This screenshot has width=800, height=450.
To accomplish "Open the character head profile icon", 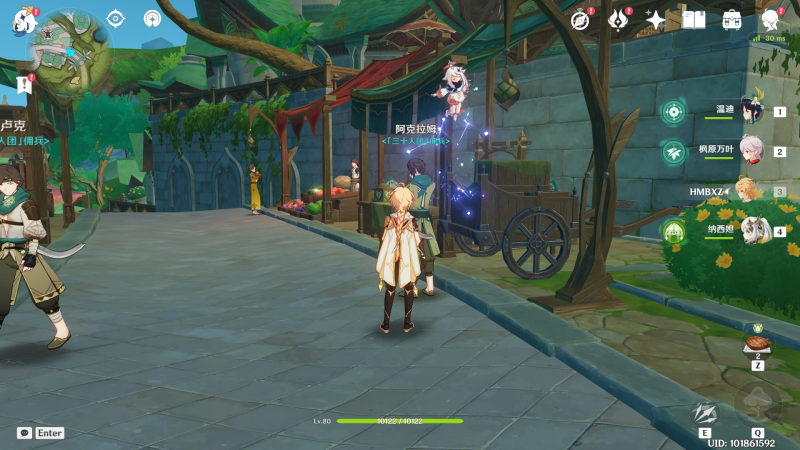I will [x=770, y=20].
